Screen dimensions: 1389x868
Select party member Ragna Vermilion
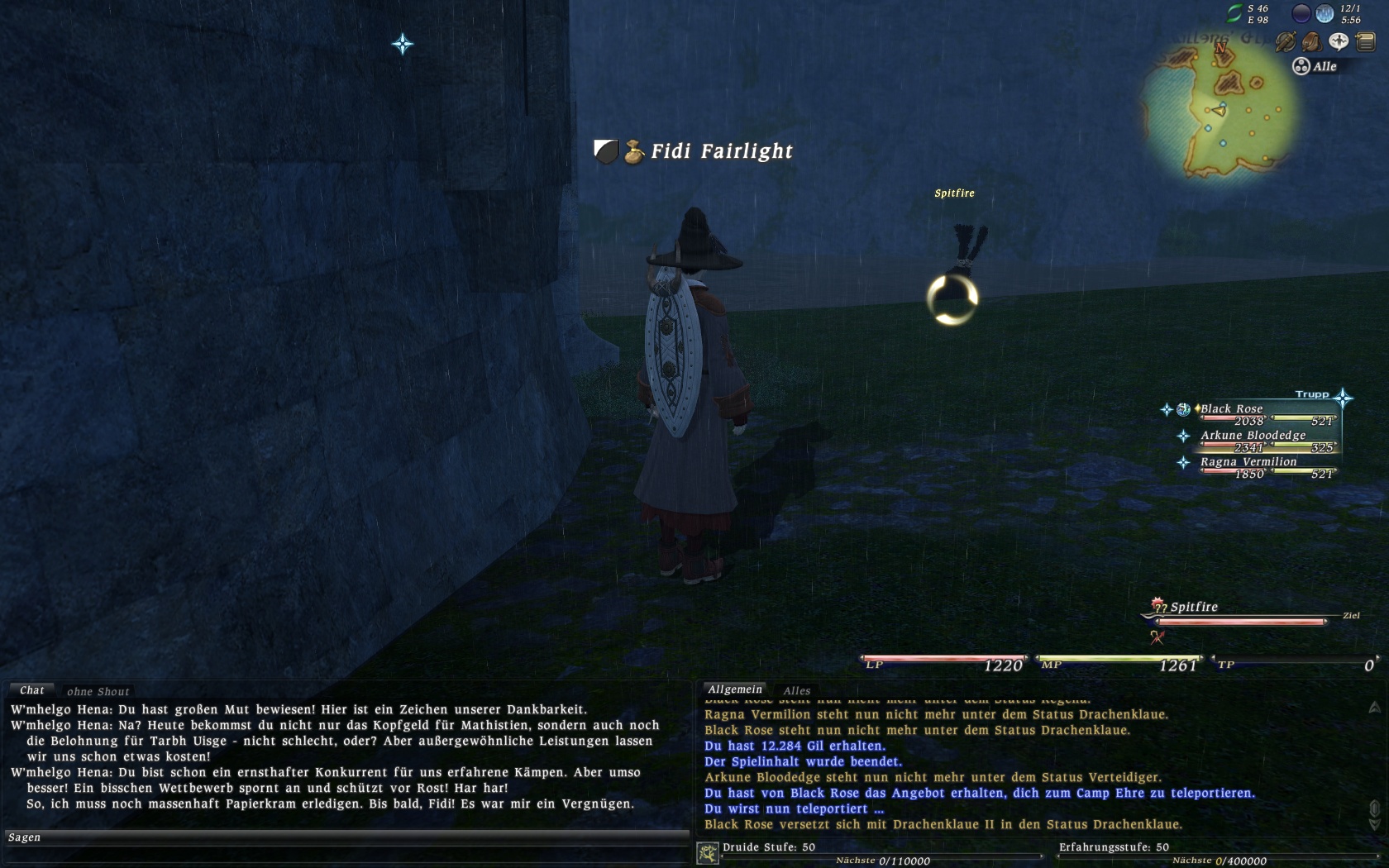(1248, 462)
